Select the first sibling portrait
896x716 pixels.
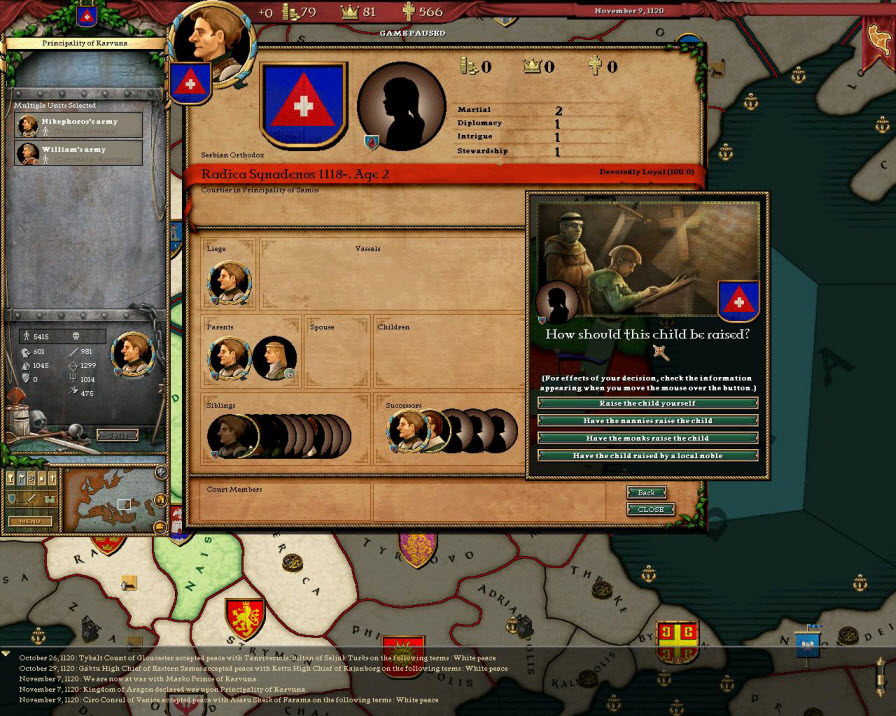coord(229,436)
